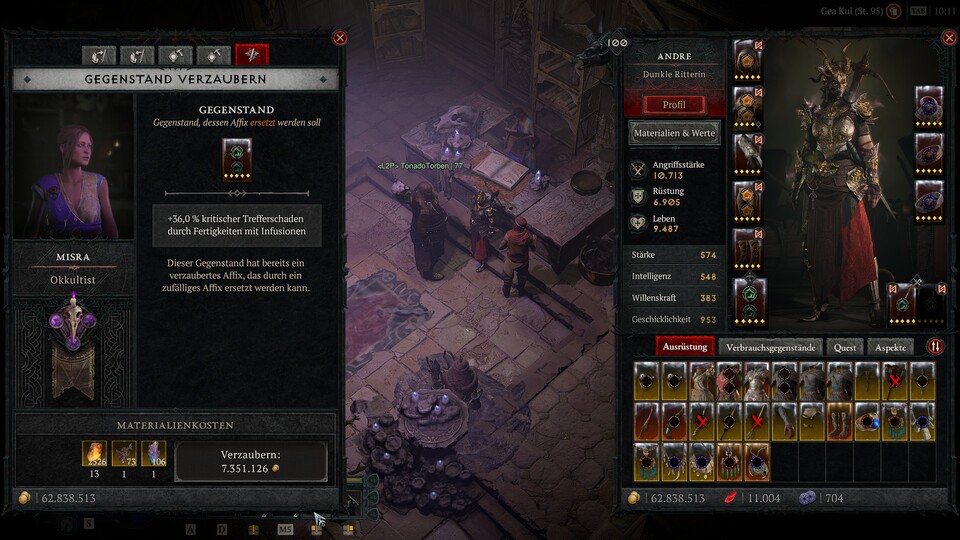Close the character inventory panel
Image resolution: width=960 pixels, height=540 pixels.
949,38
